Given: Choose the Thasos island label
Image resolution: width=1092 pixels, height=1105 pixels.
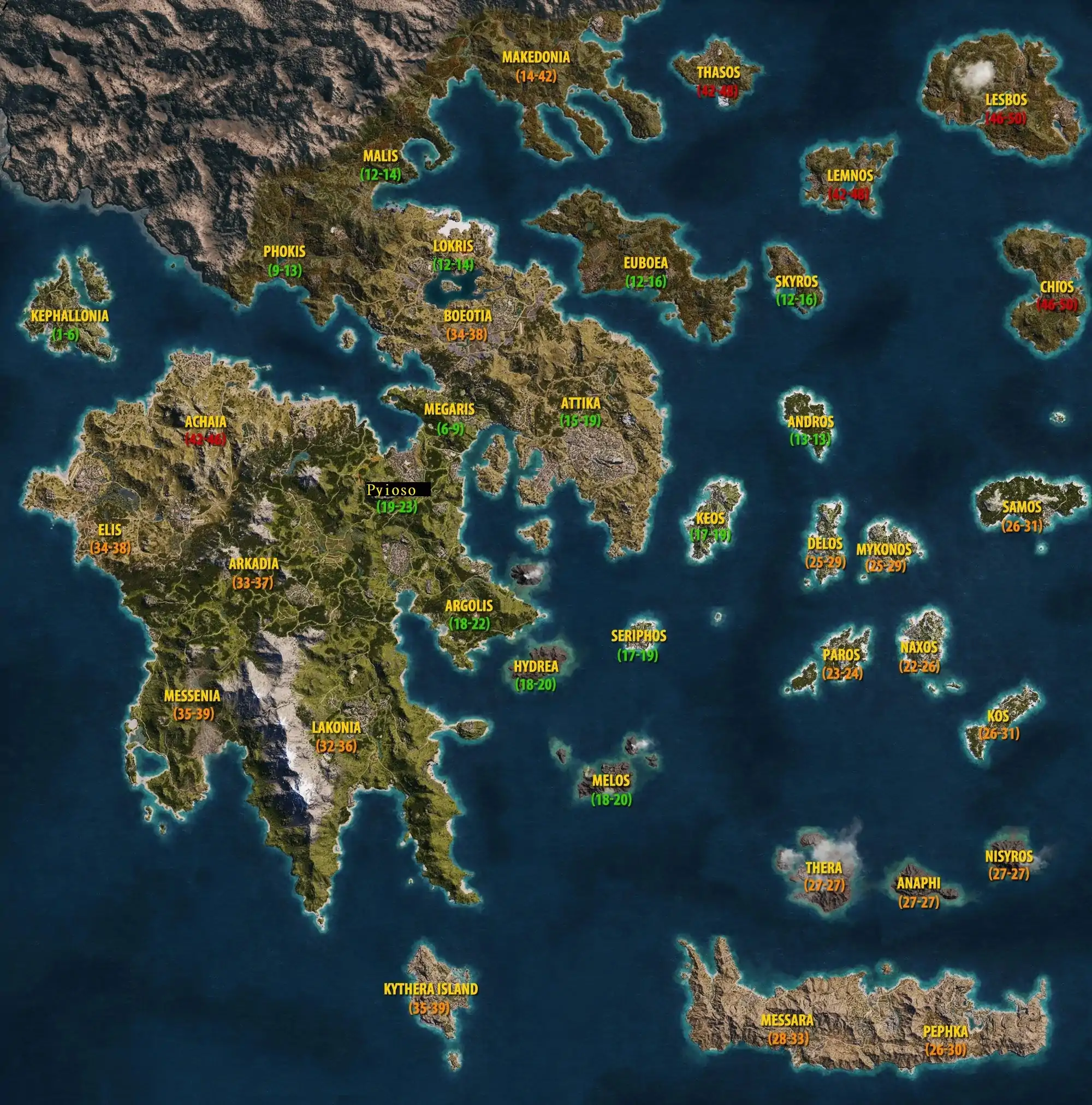Looking at the screenshot, I should (x=718, y=73).
